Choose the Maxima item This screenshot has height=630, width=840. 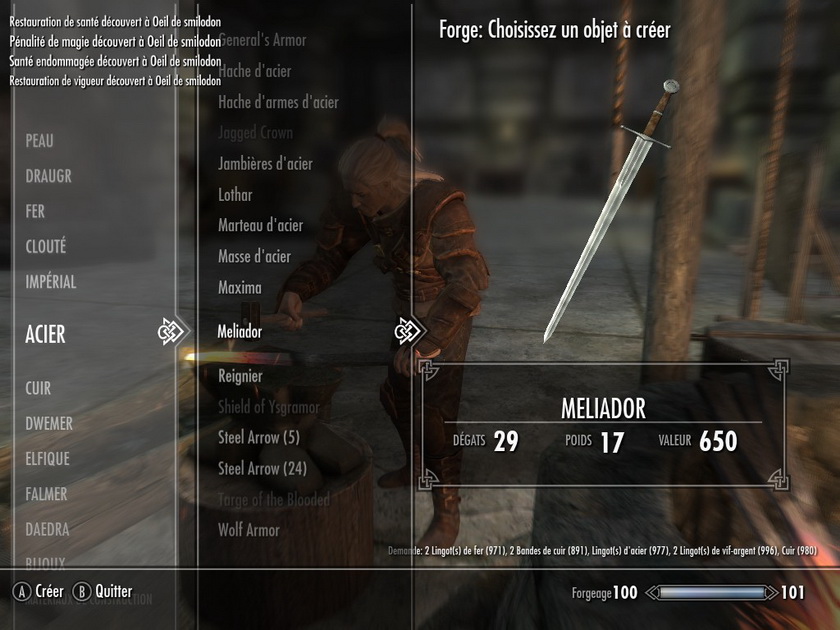[240, 288]
